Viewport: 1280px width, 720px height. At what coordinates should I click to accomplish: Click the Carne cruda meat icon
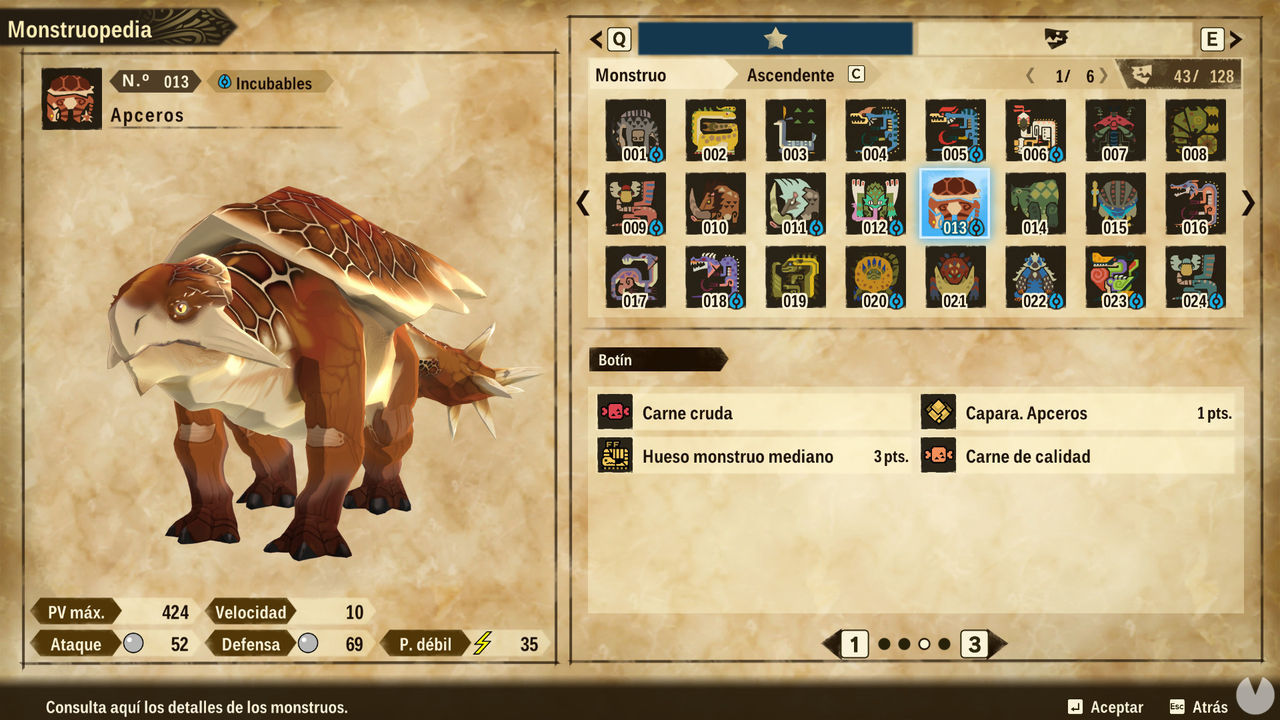(x=614, y=412)
